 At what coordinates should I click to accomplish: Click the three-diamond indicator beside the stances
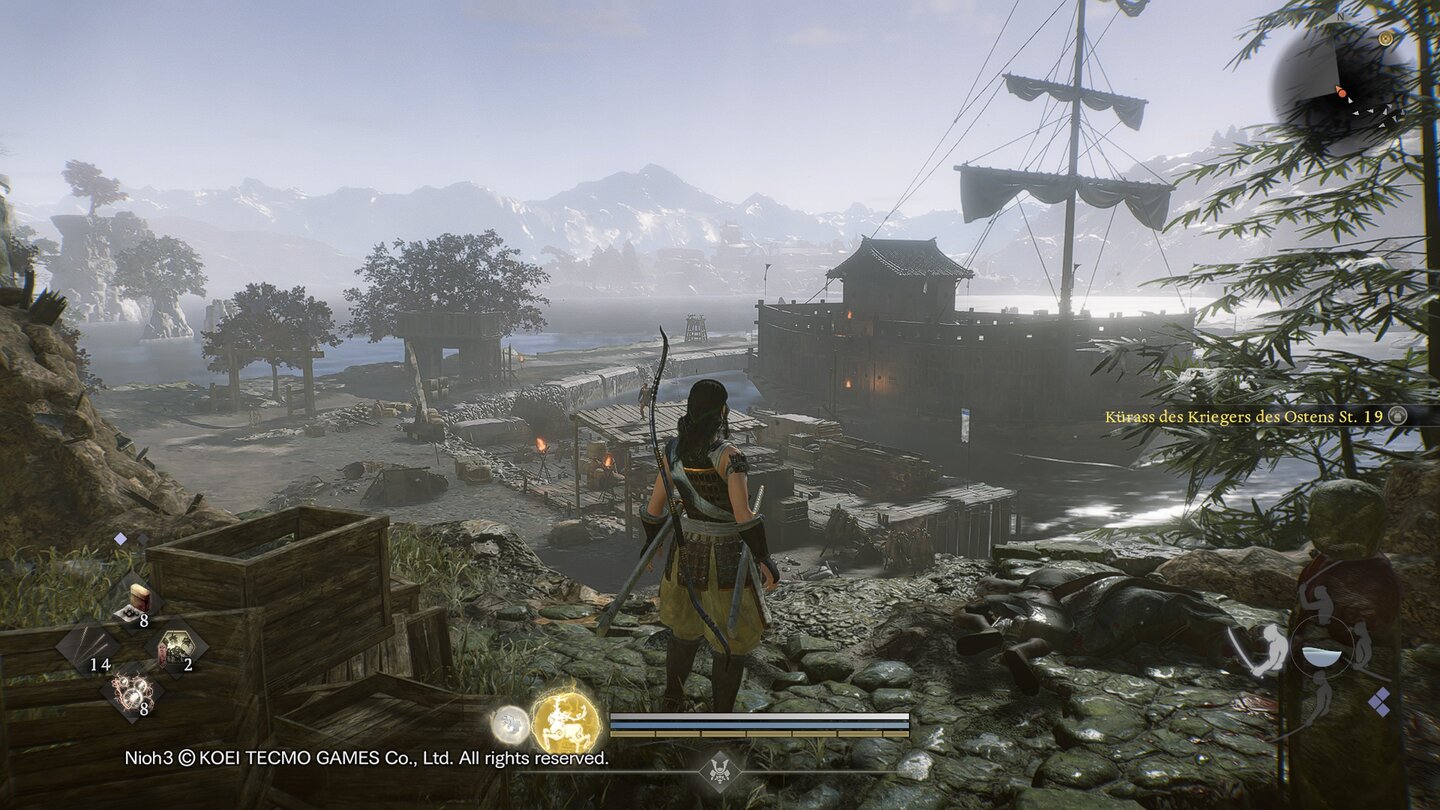tap(1379, 701)
